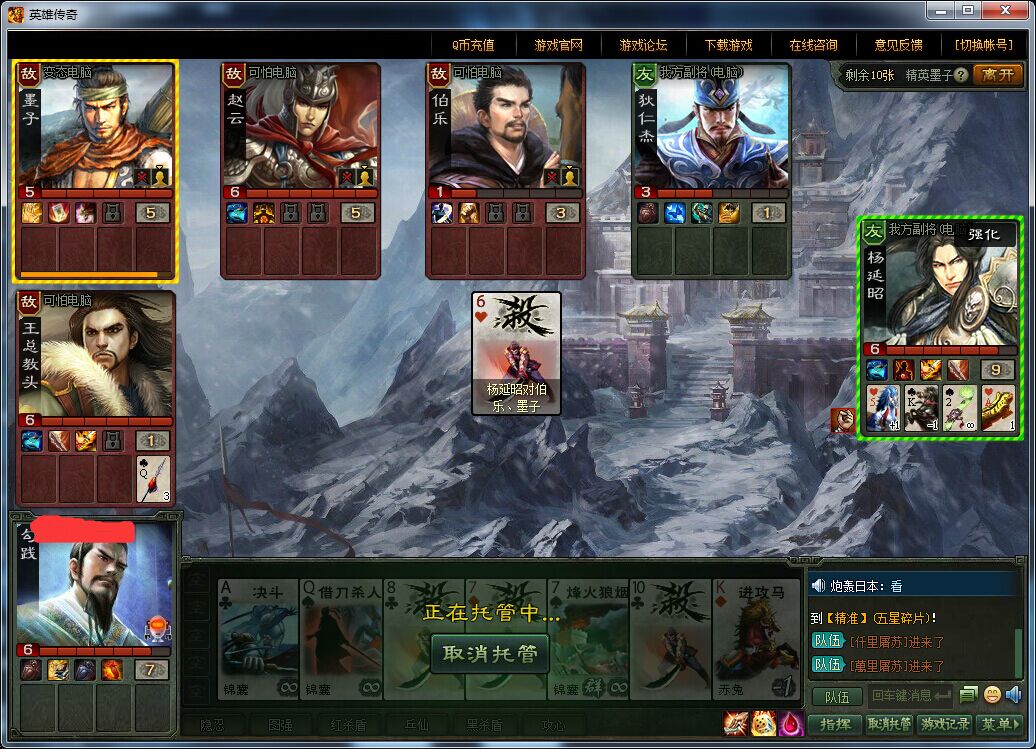Leave the match with 离开 button
1036x749 pixels.
coord(997,75)
